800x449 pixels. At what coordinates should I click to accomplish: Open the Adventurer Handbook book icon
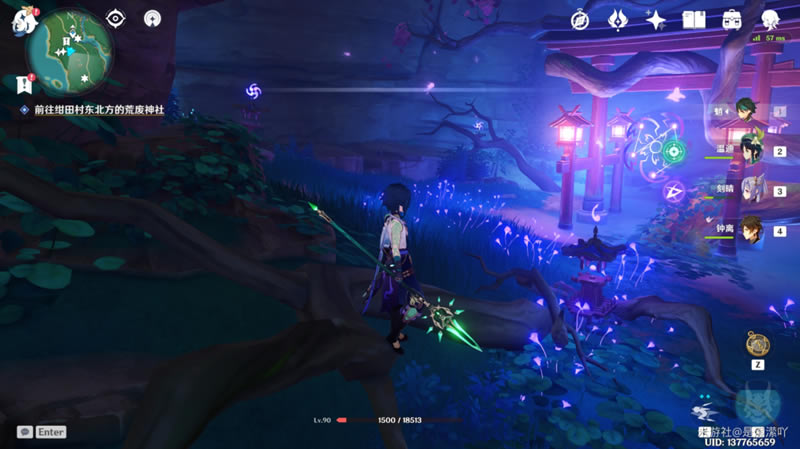point(694,19)
